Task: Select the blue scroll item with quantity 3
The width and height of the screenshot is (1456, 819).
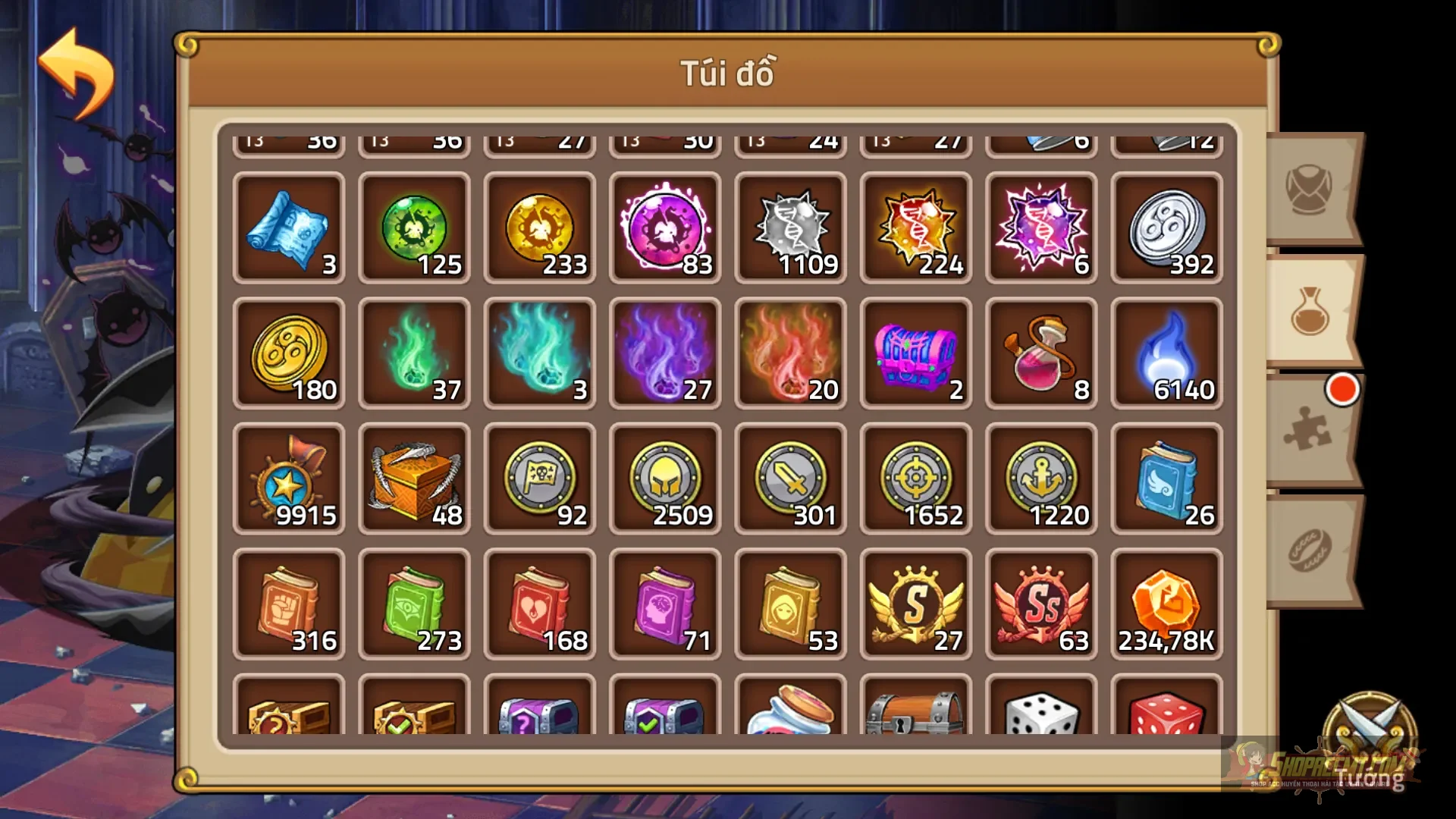Action: 289,227
